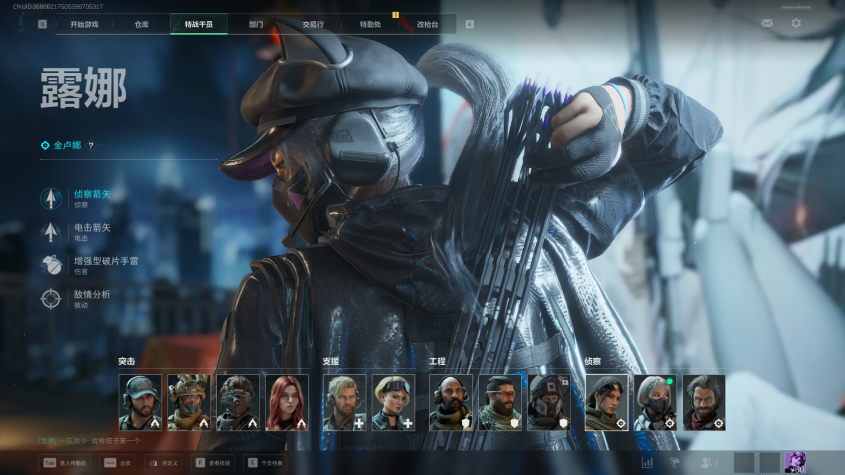Open settings with the gear icon

click(796, 23)
